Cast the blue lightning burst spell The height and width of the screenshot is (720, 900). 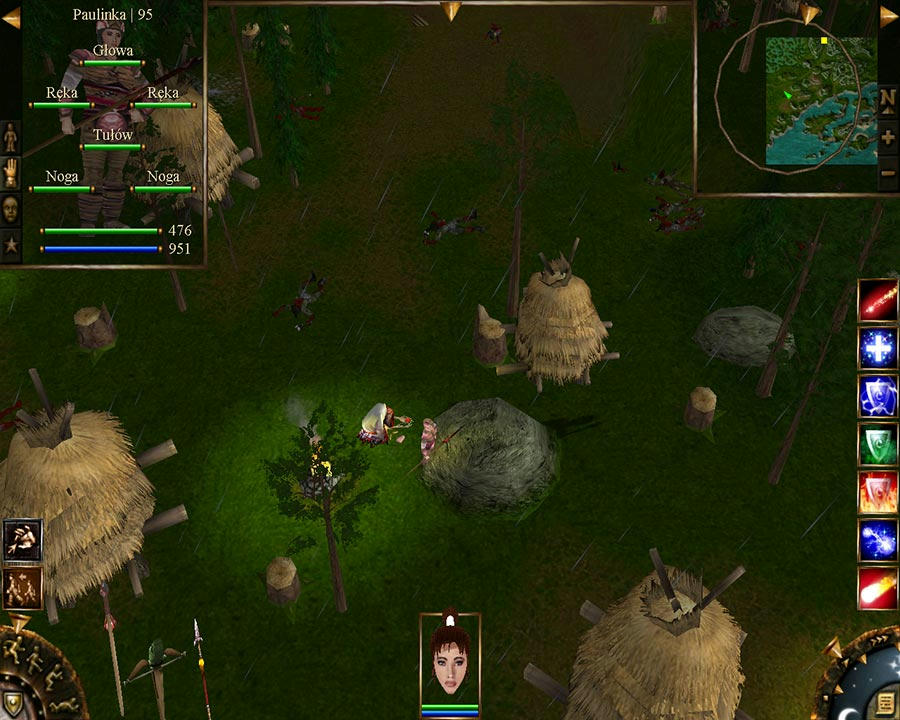point(878,540)
